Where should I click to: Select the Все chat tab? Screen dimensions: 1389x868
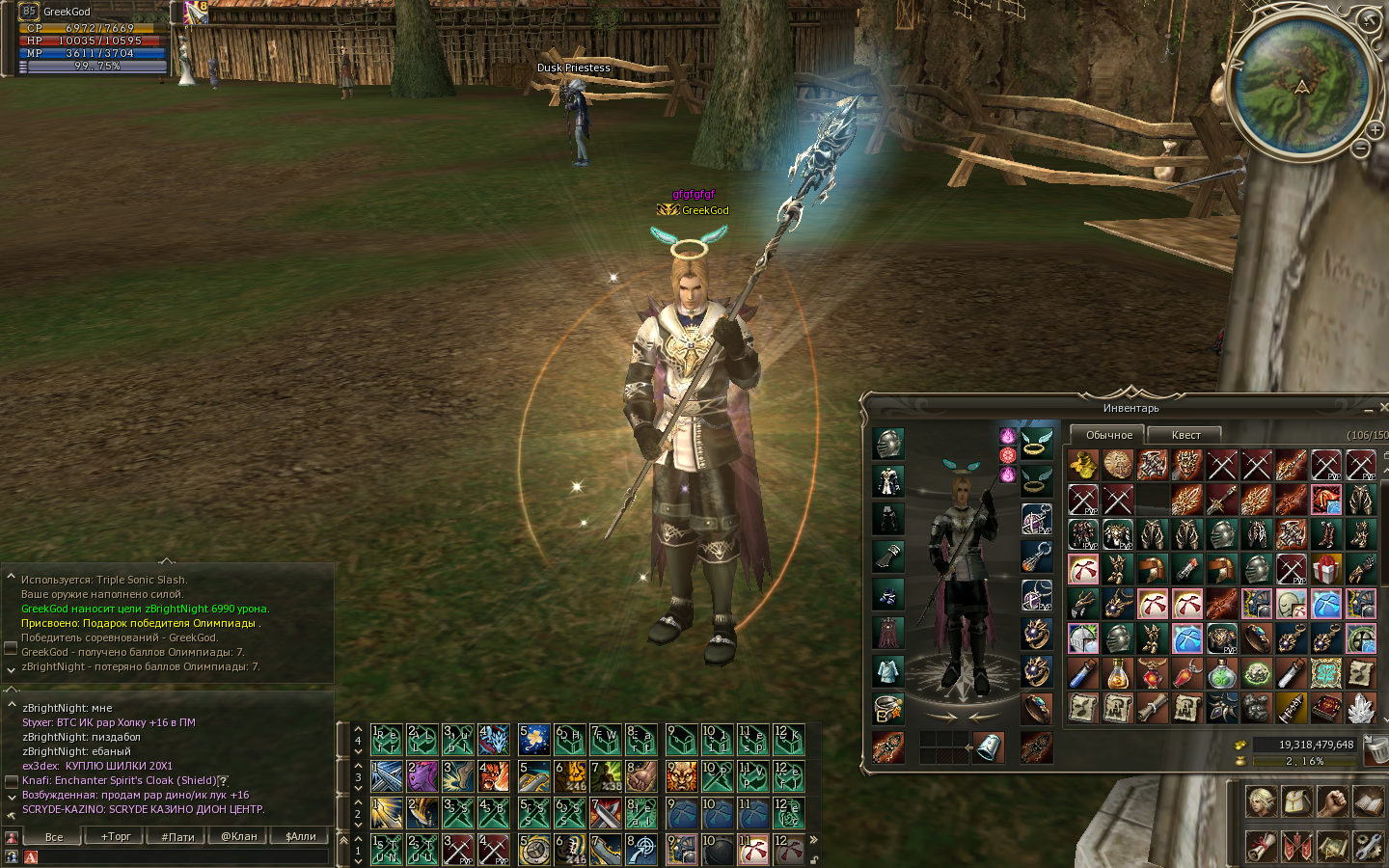click(54, 836)
